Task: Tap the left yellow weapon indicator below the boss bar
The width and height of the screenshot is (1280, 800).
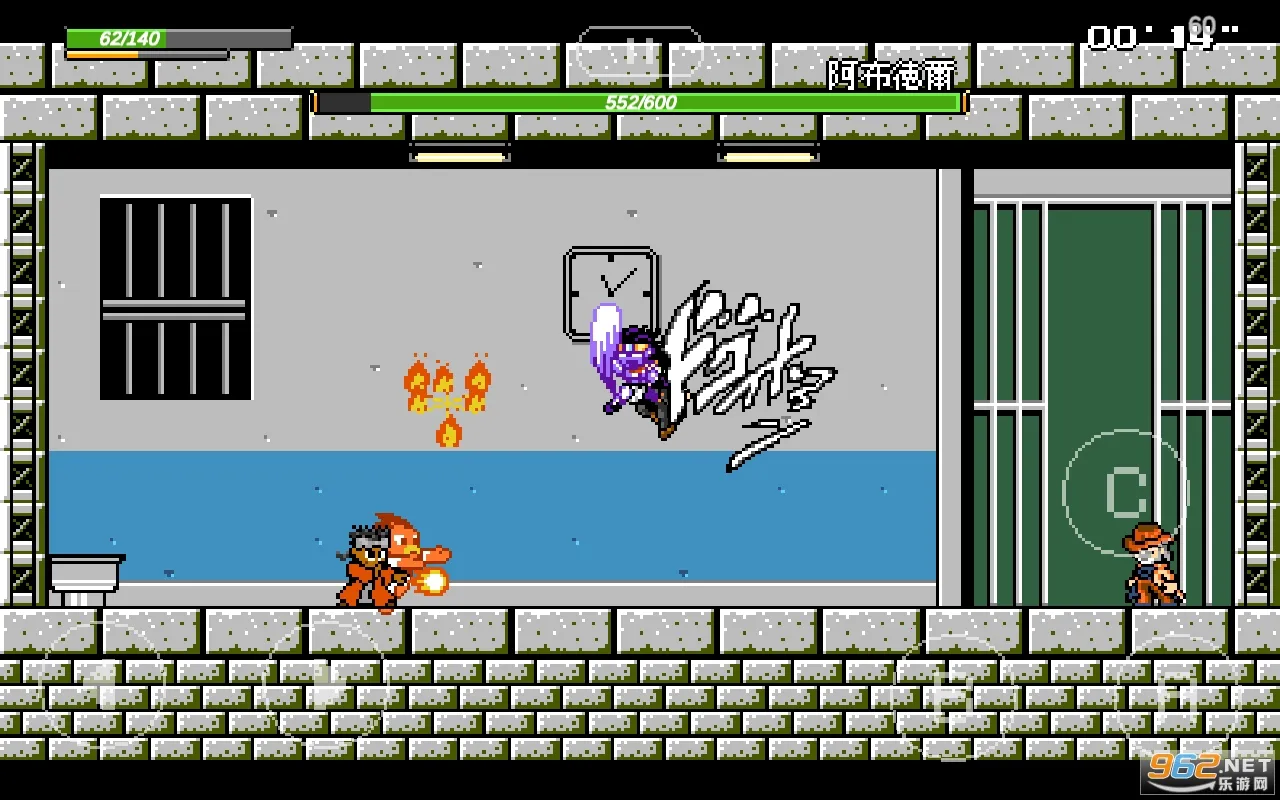Action: 458,157
